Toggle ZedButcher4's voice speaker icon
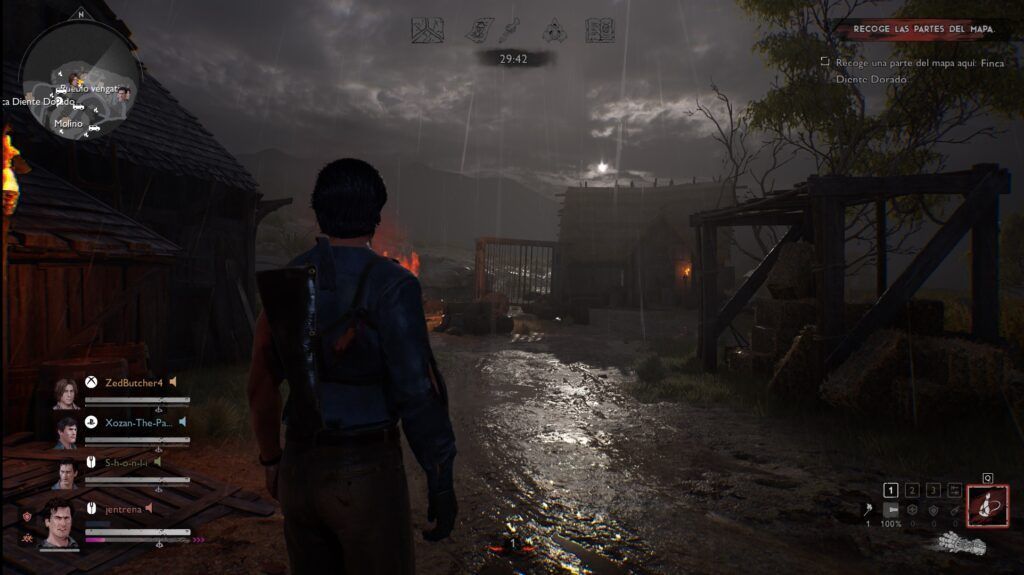1024x575 pixels. tap(172, 382)
